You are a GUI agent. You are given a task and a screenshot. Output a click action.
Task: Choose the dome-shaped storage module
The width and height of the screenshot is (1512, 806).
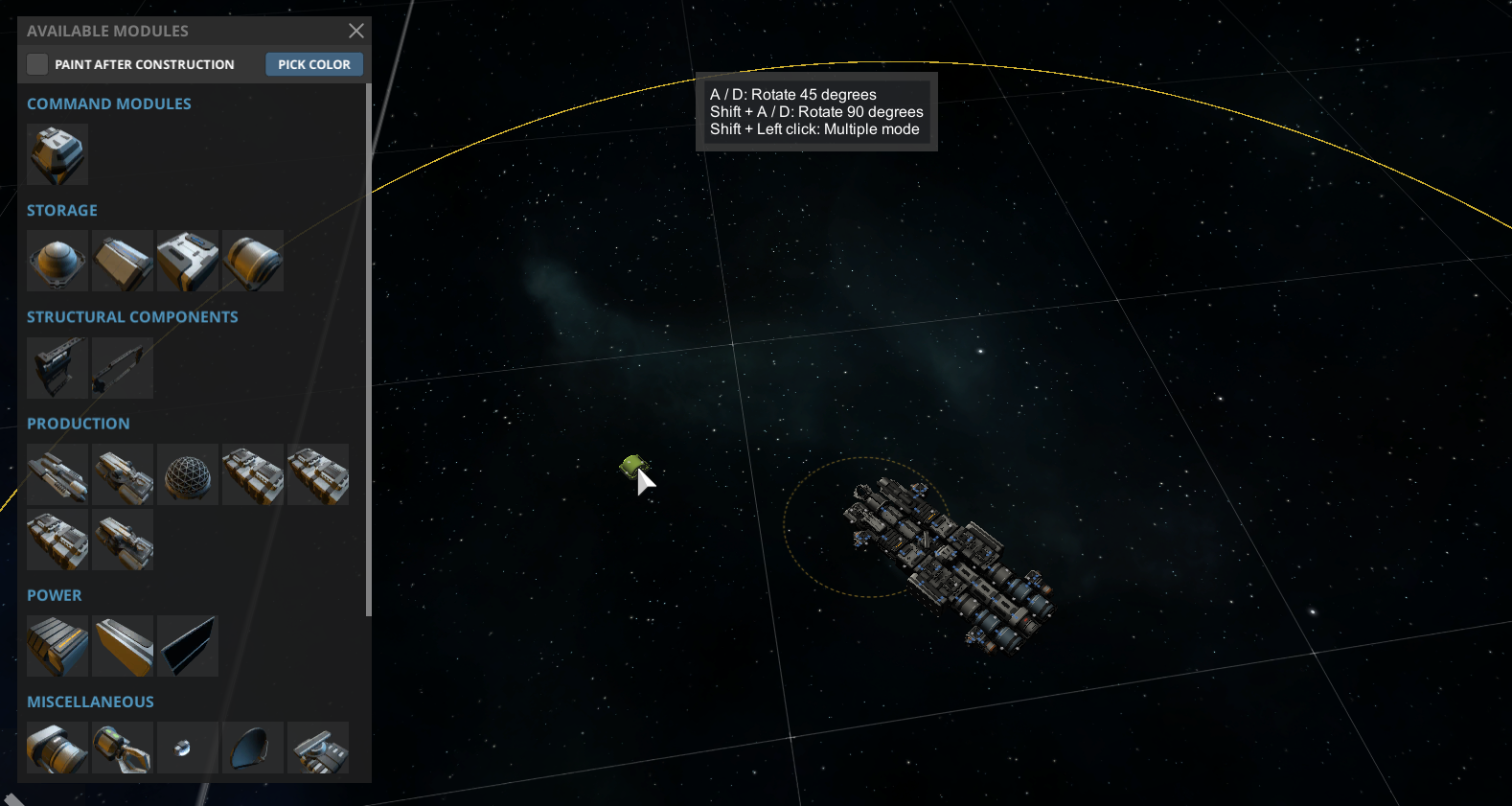(57, 261)
